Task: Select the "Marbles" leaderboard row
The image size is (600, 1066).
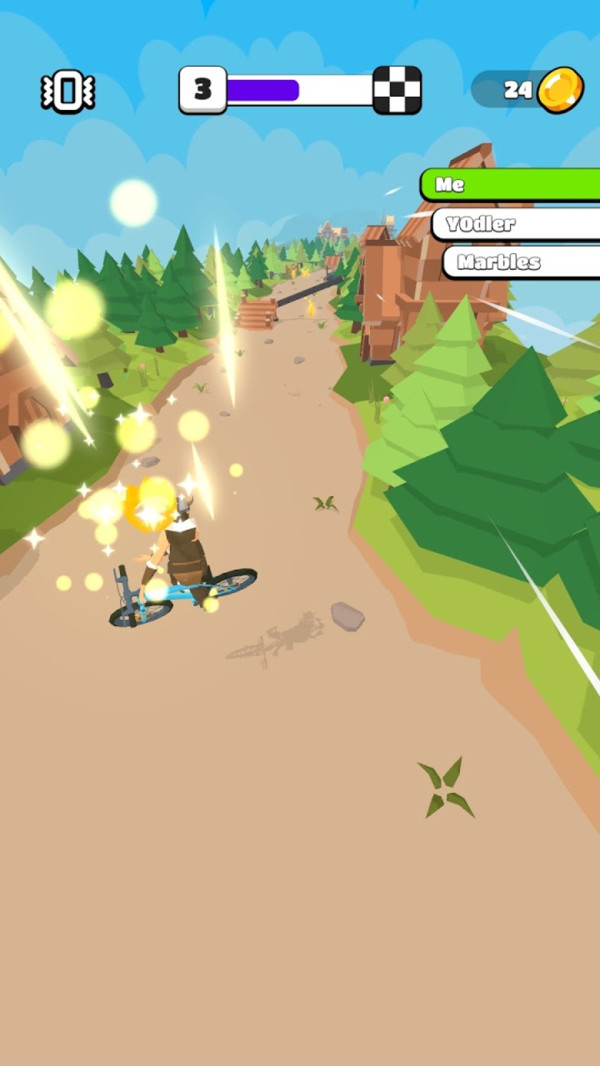Action: pyautogui.click(x=520, y=262)
